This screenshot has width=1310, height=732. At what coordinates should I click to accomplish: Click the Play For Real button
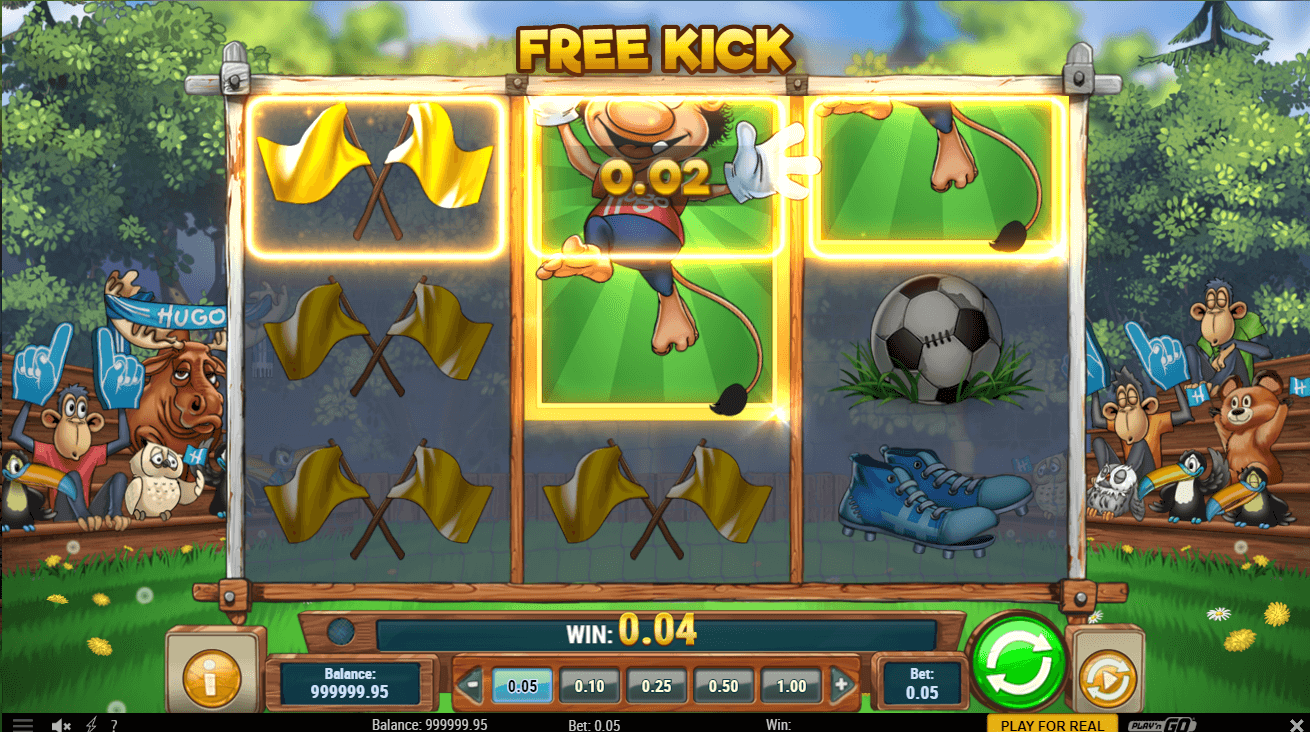[1052, 724]
